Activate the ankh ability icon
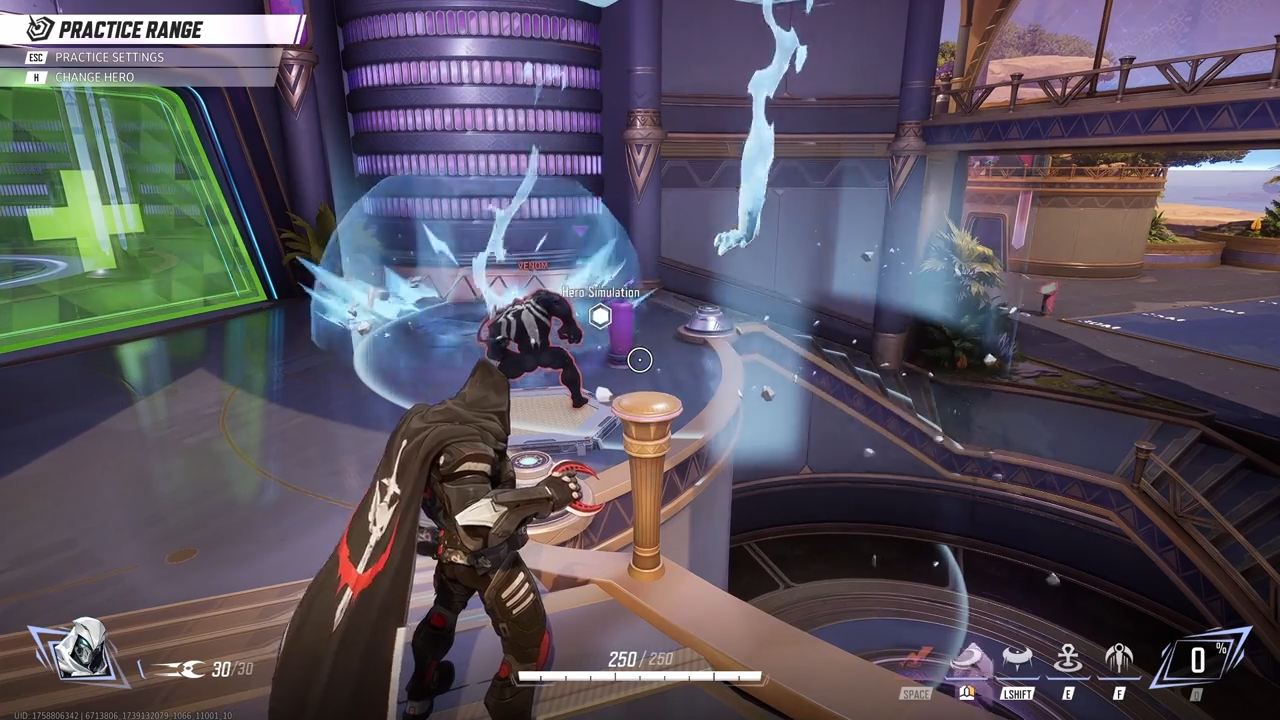 pyautogui.click(x=1068, y=660)
